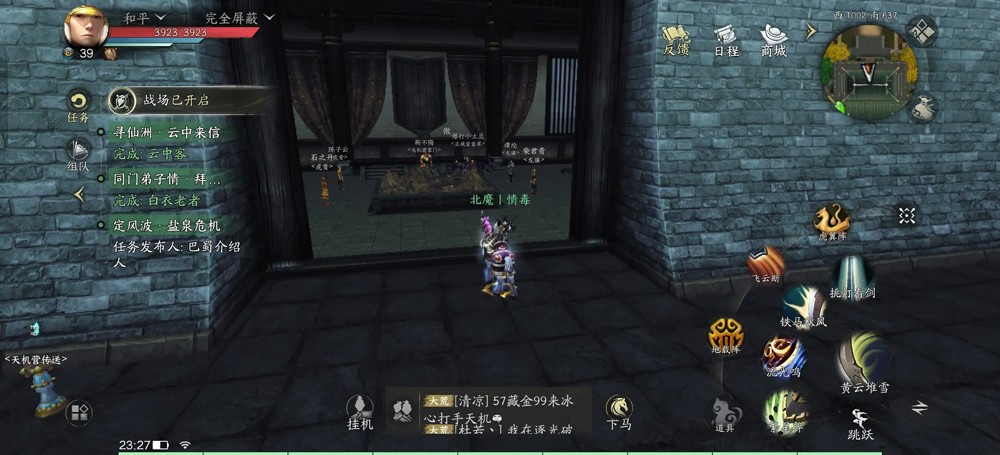
Task: Open the 完全屏蔽 display filter dropdown
Action: (x=238, y=18)
